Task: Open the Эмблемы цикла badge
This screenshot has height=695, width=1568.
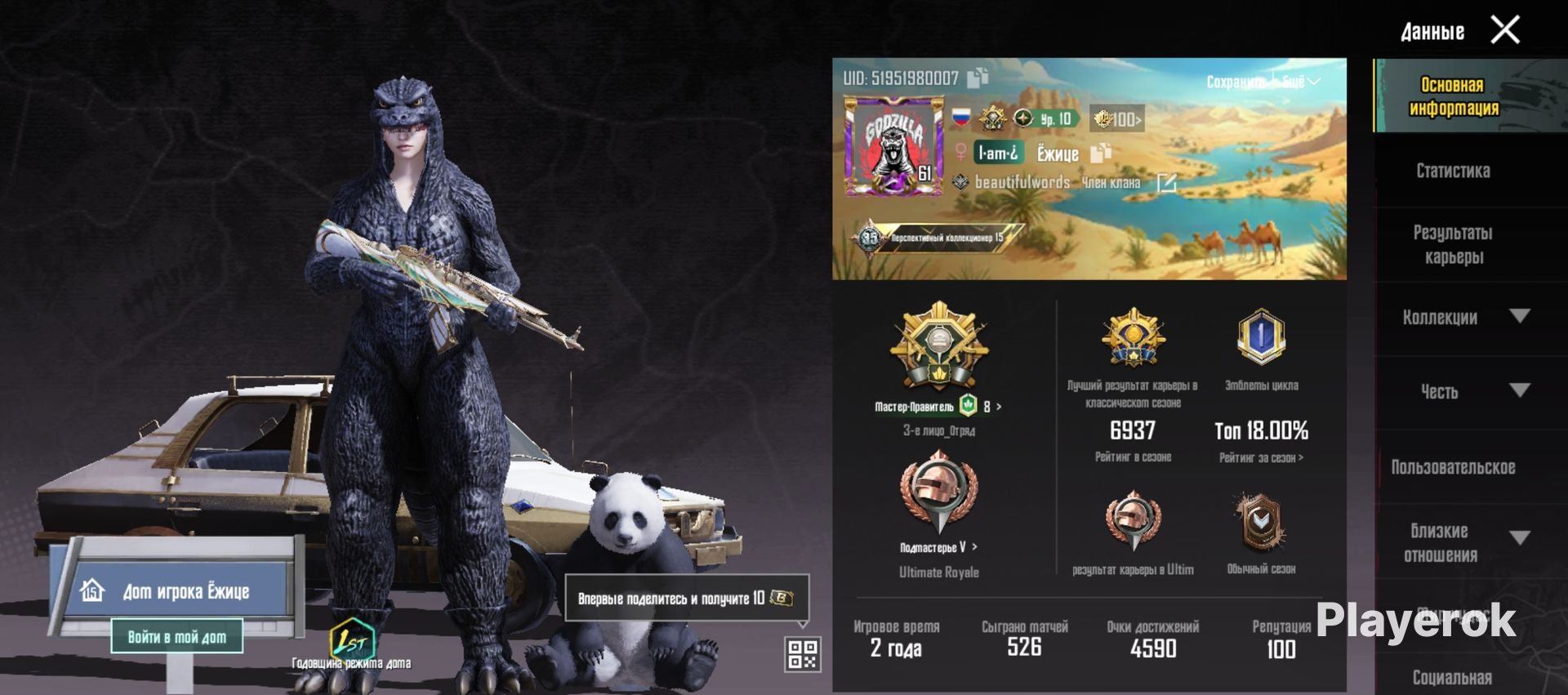Action: tap(1261, 336)
